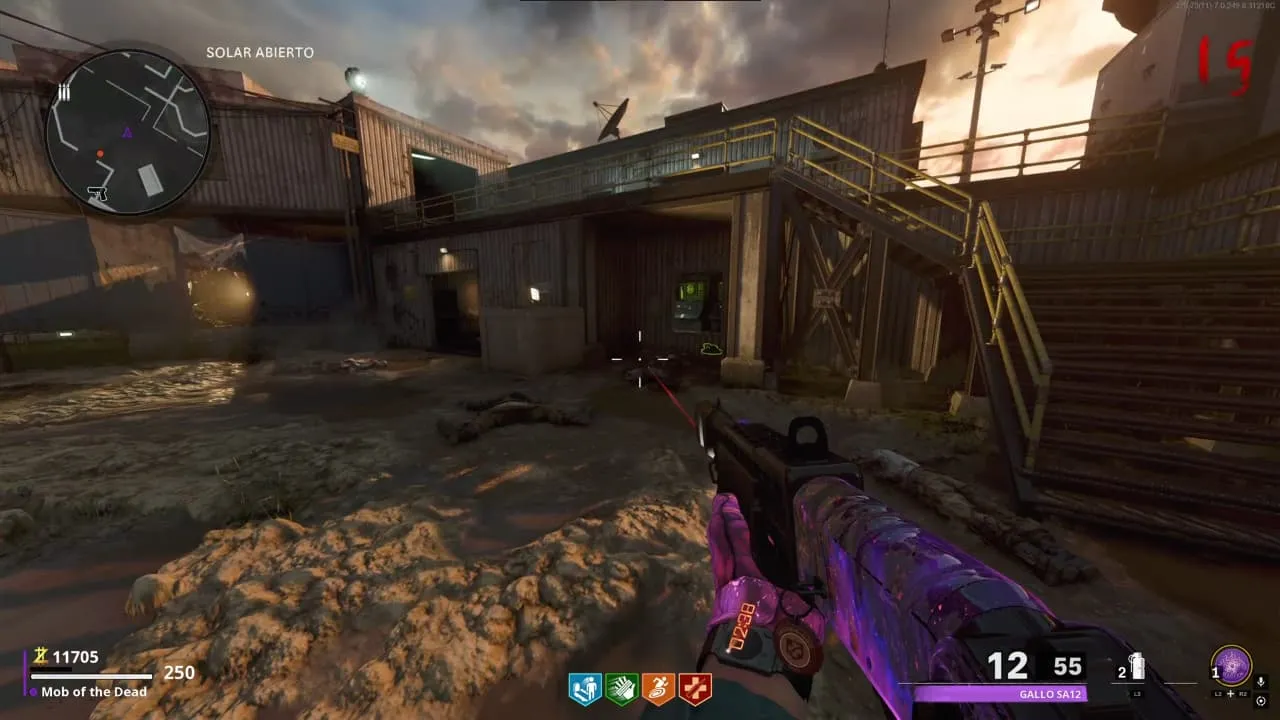Screen dimensions: 1280x720
Task: Select the tactical grenade equipment icon
Action: tap(1136, 667)
